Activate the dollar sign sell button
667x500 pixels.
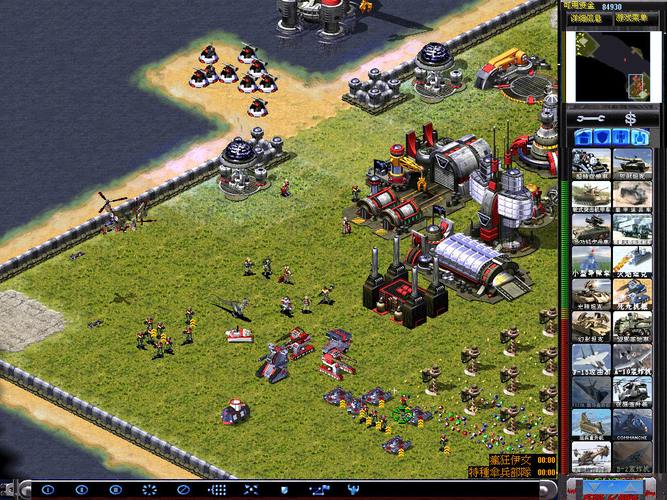(630, 118)
